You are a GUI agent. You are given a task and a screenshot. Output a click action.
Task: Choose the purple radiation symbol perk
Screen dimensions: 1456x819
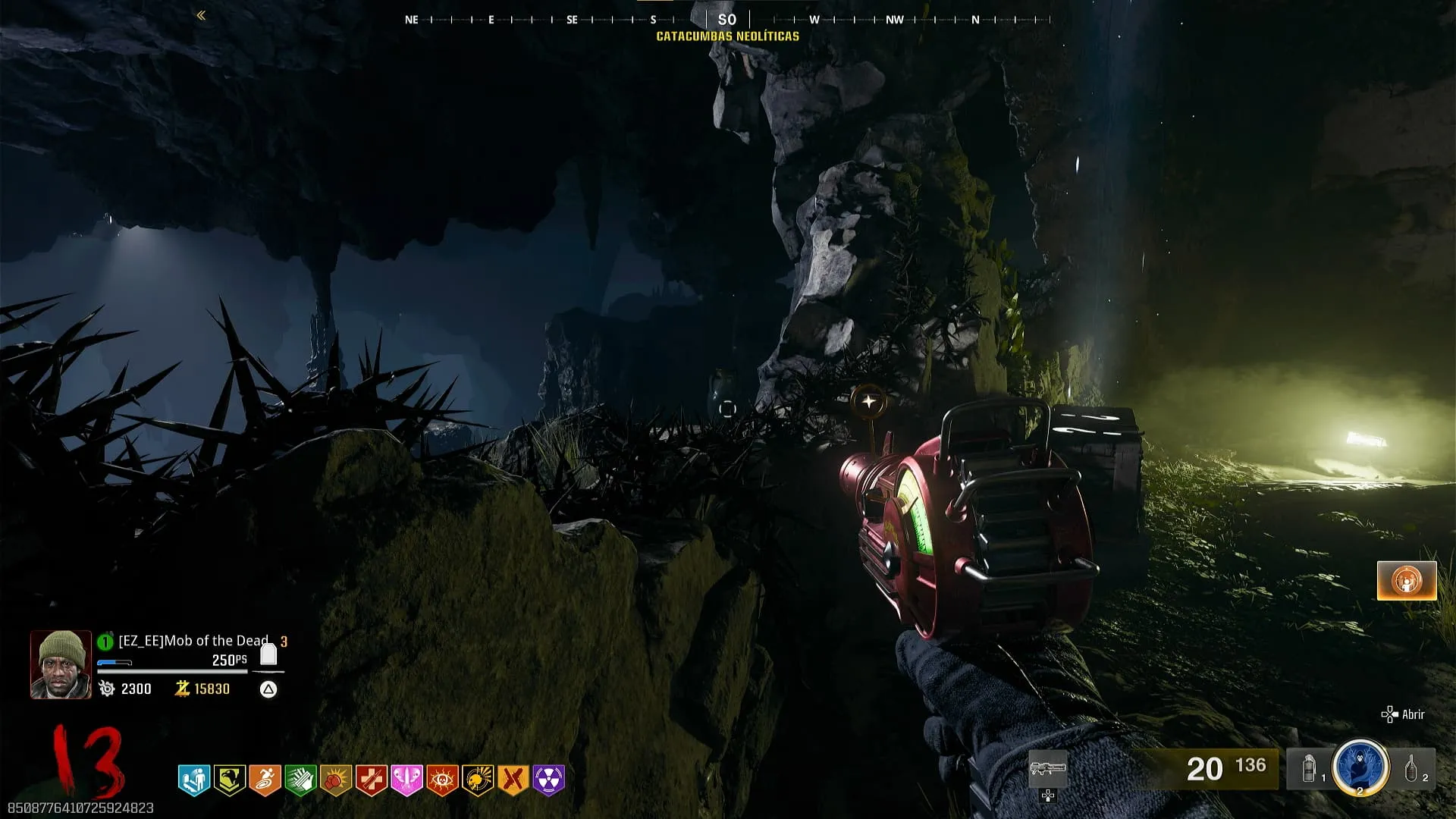(x=549, y=780)
